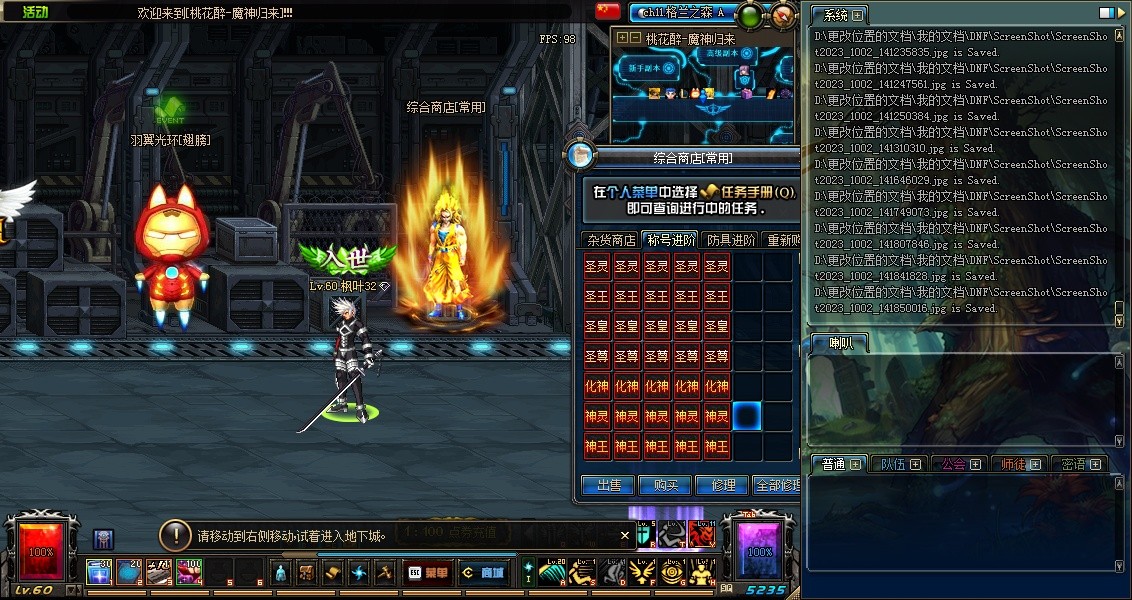The height and width of the screenshot is (600, 1132).
Task: Switch chat to the 公会 tab
Action: point(959,464)
